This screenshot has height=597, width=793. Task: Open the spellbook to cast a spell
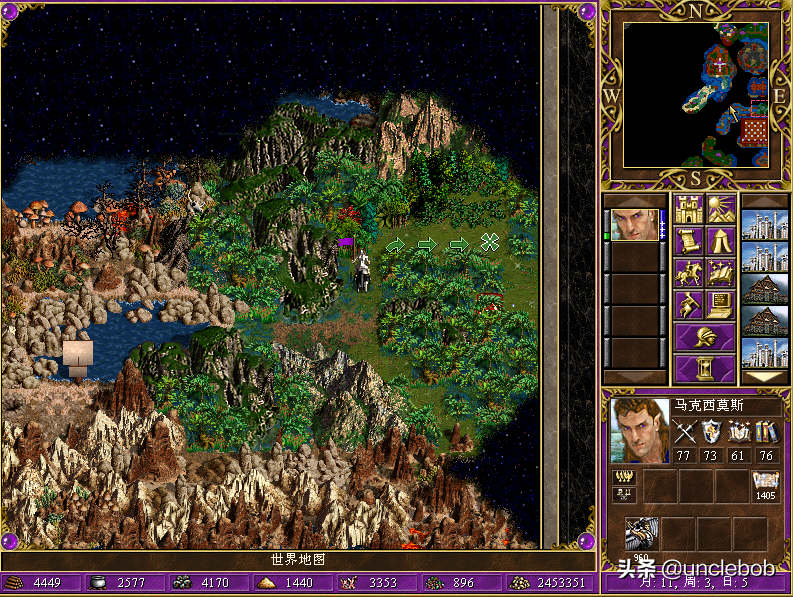(x=720, y=272)
